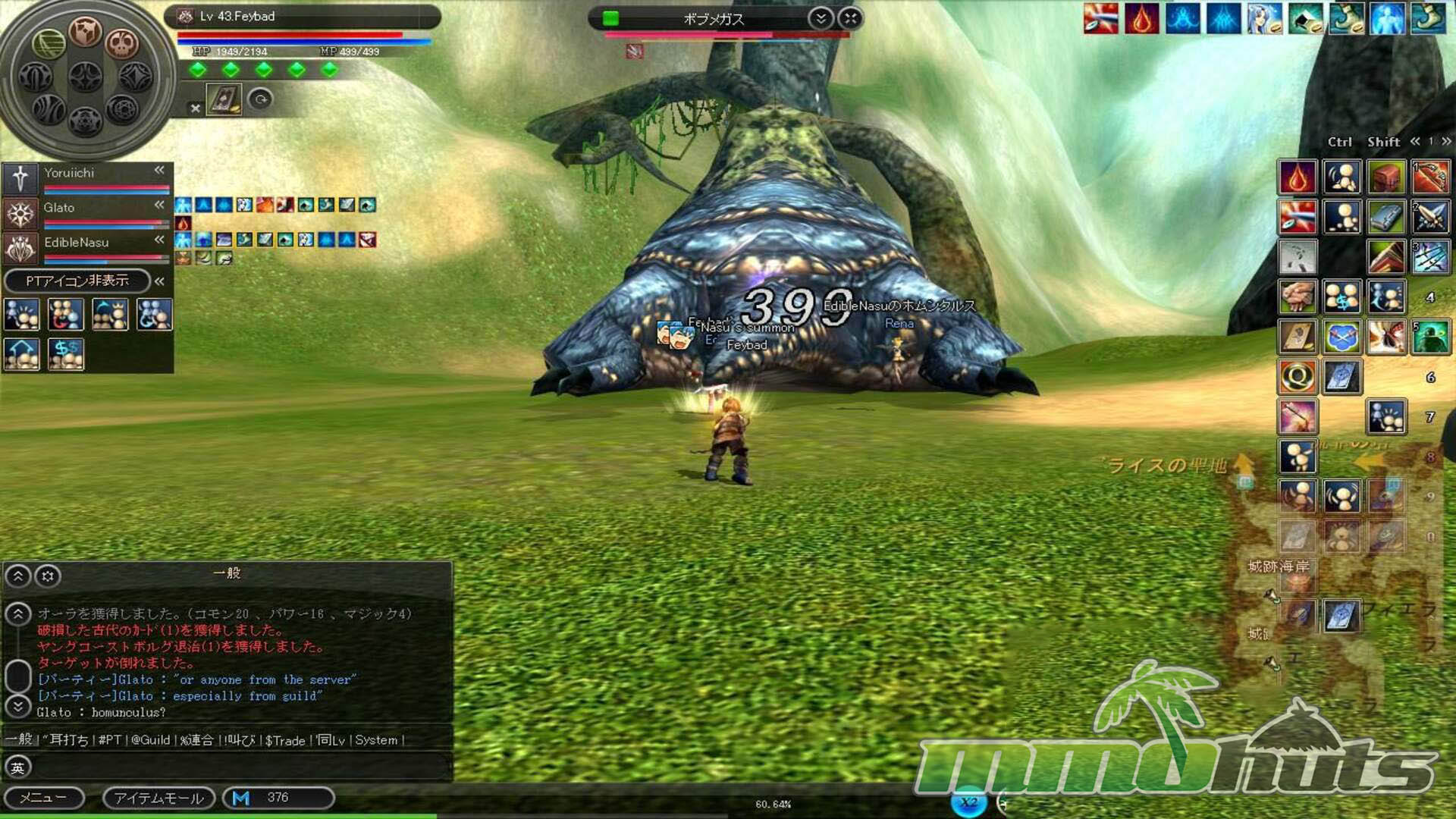Activate the Q quest icon slot
The image size is (1456, 819).
pos(1298,376)
